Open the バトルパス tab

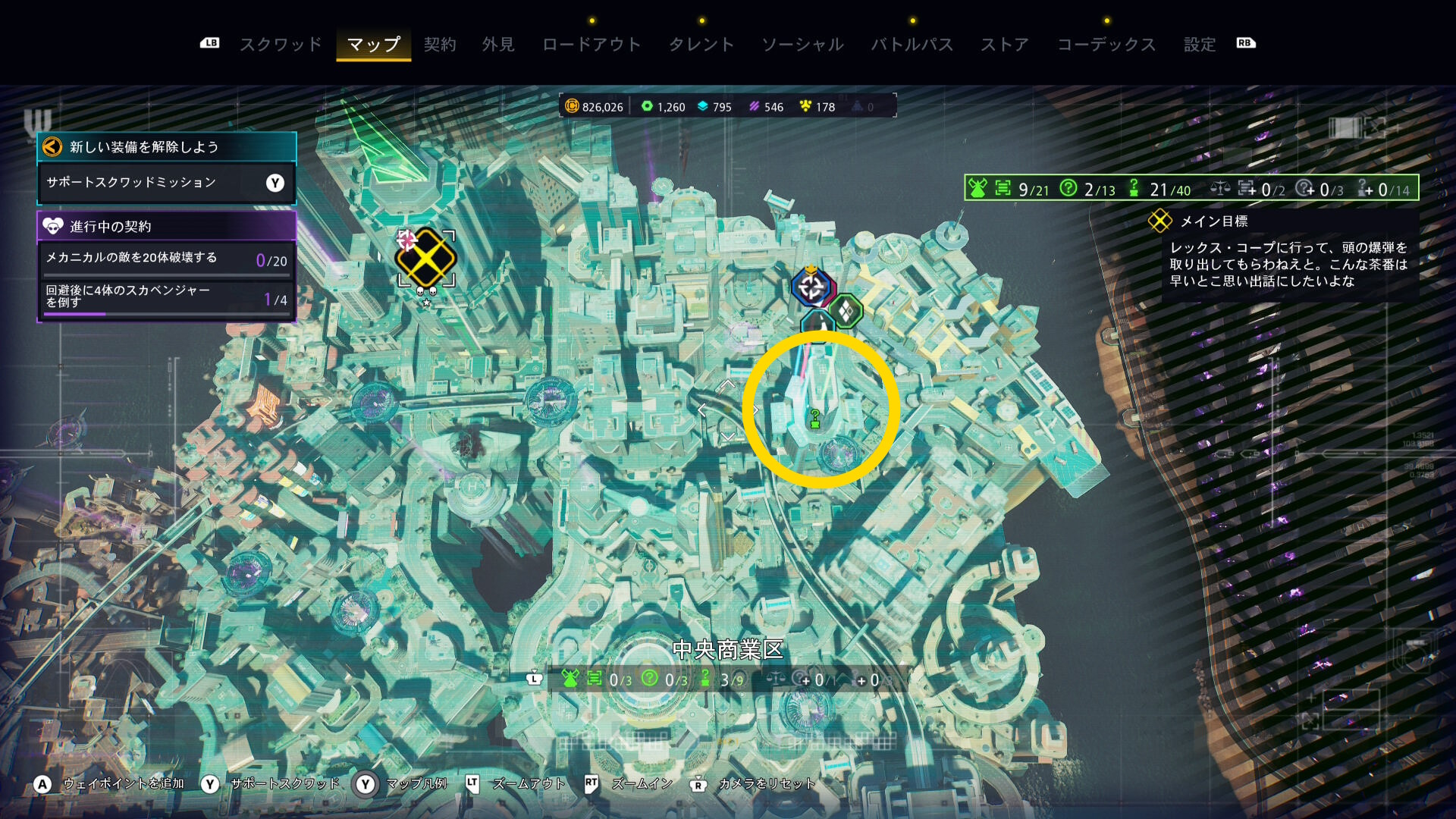912,44
